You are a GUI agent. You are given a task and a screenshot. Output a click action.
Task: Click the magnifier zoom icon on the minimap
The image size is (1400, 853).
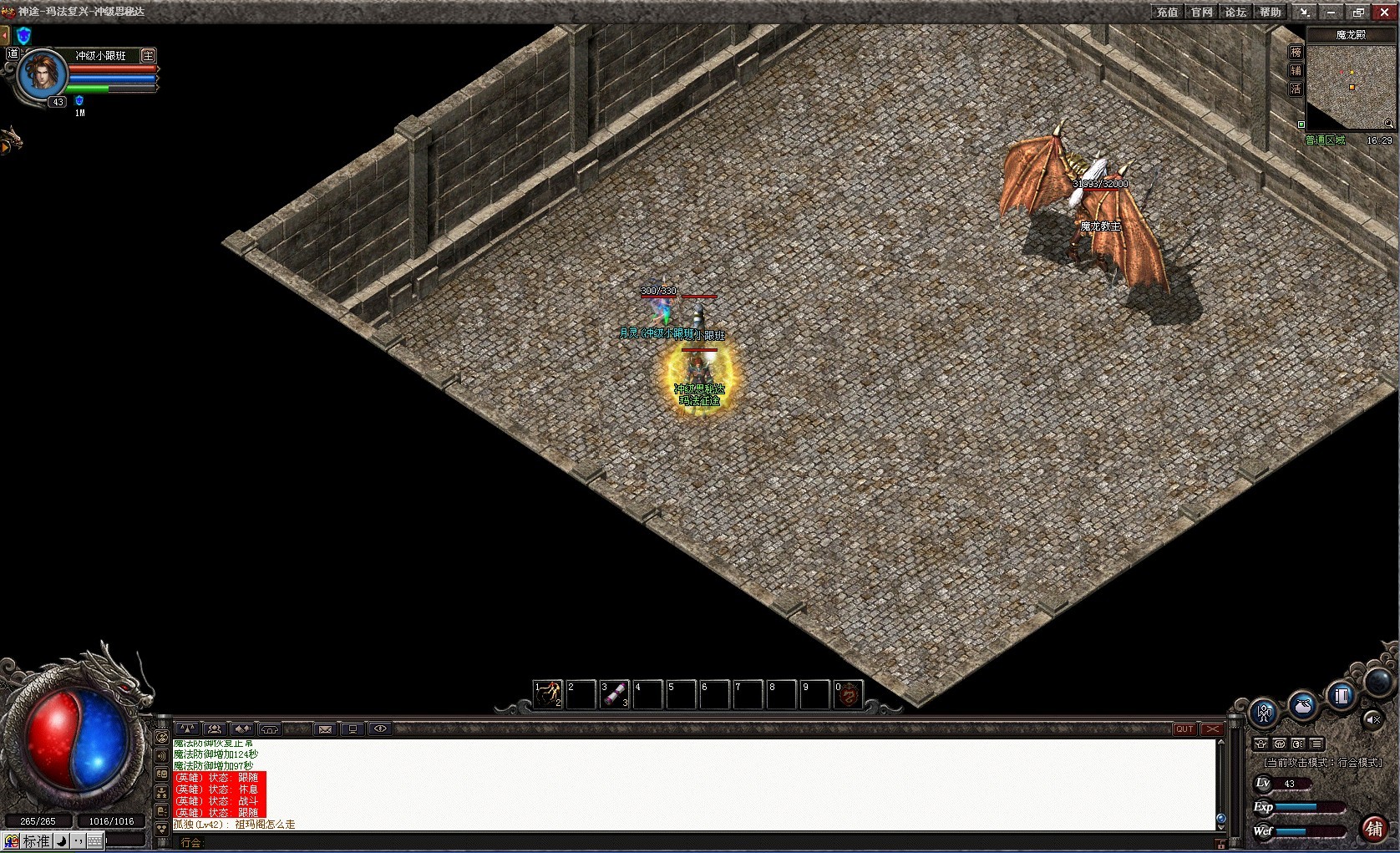[1387, 123]
